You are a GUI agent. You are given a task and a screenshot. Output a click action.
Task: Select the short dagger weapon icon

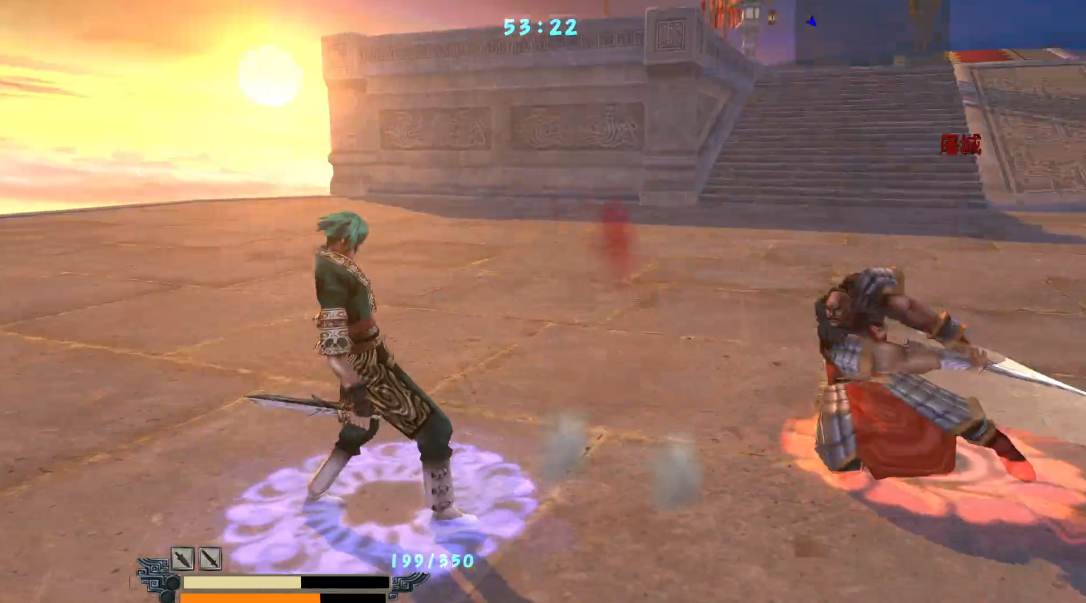pos(182,558)
